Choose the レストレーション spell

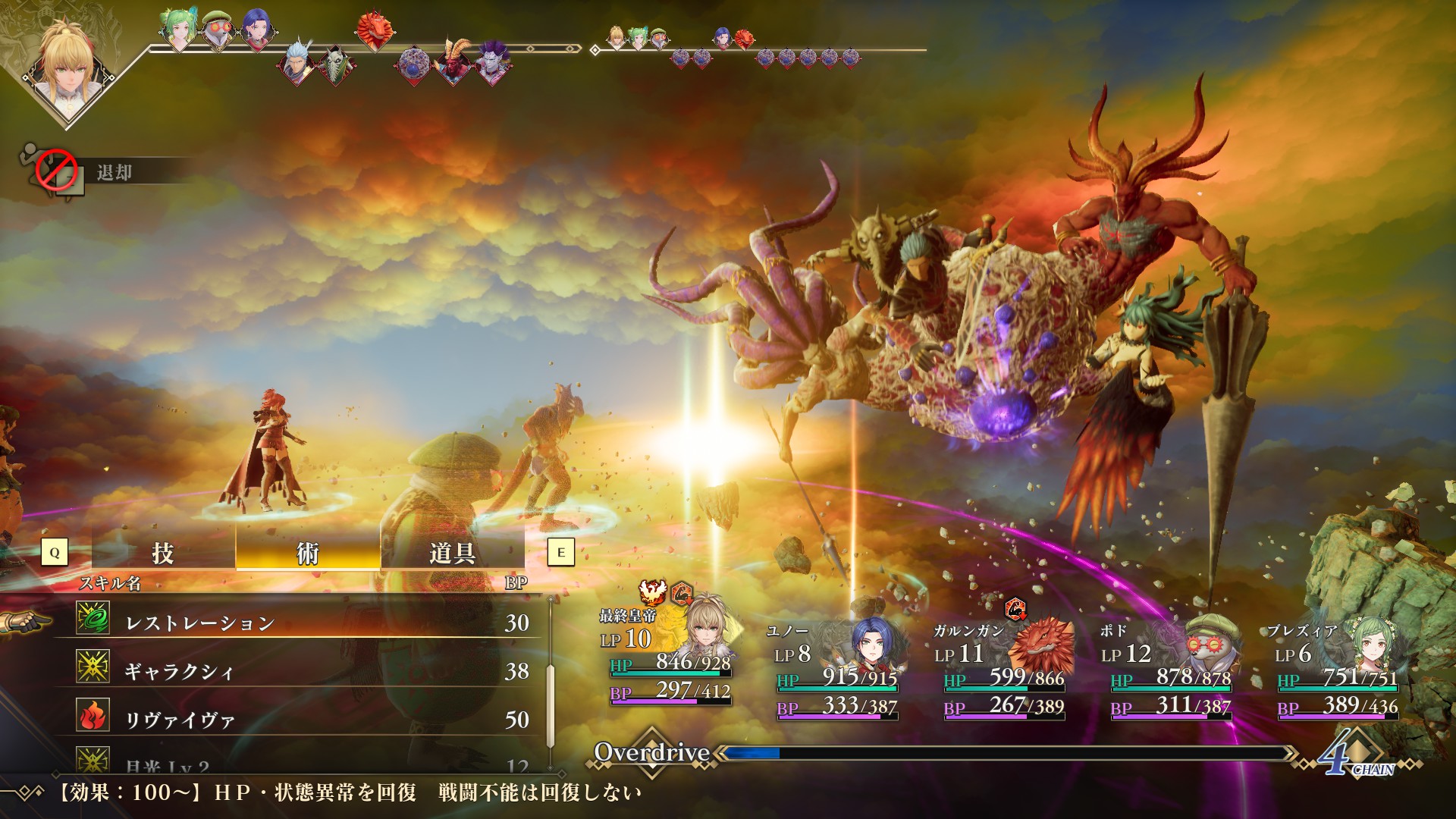pyautogui.click(x=303, y=623)
